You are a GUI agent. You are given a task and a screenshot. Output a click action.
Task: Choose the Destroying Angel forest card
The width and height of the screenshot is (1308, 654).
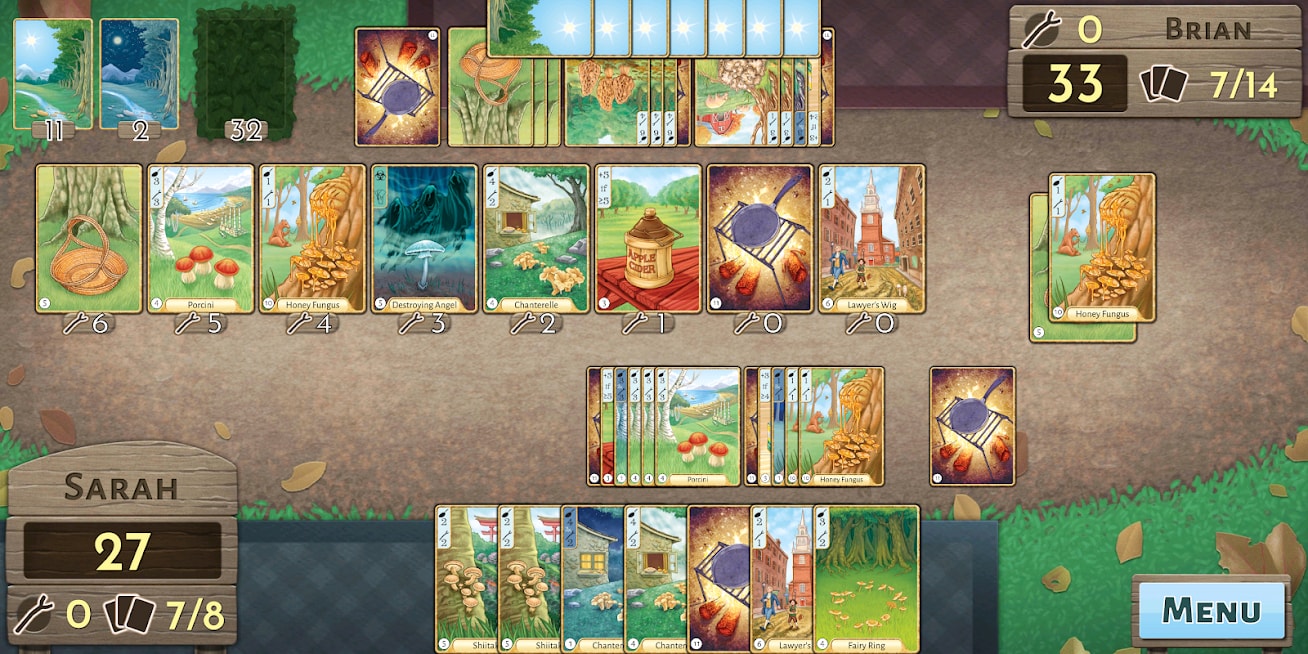coord(425,238)
